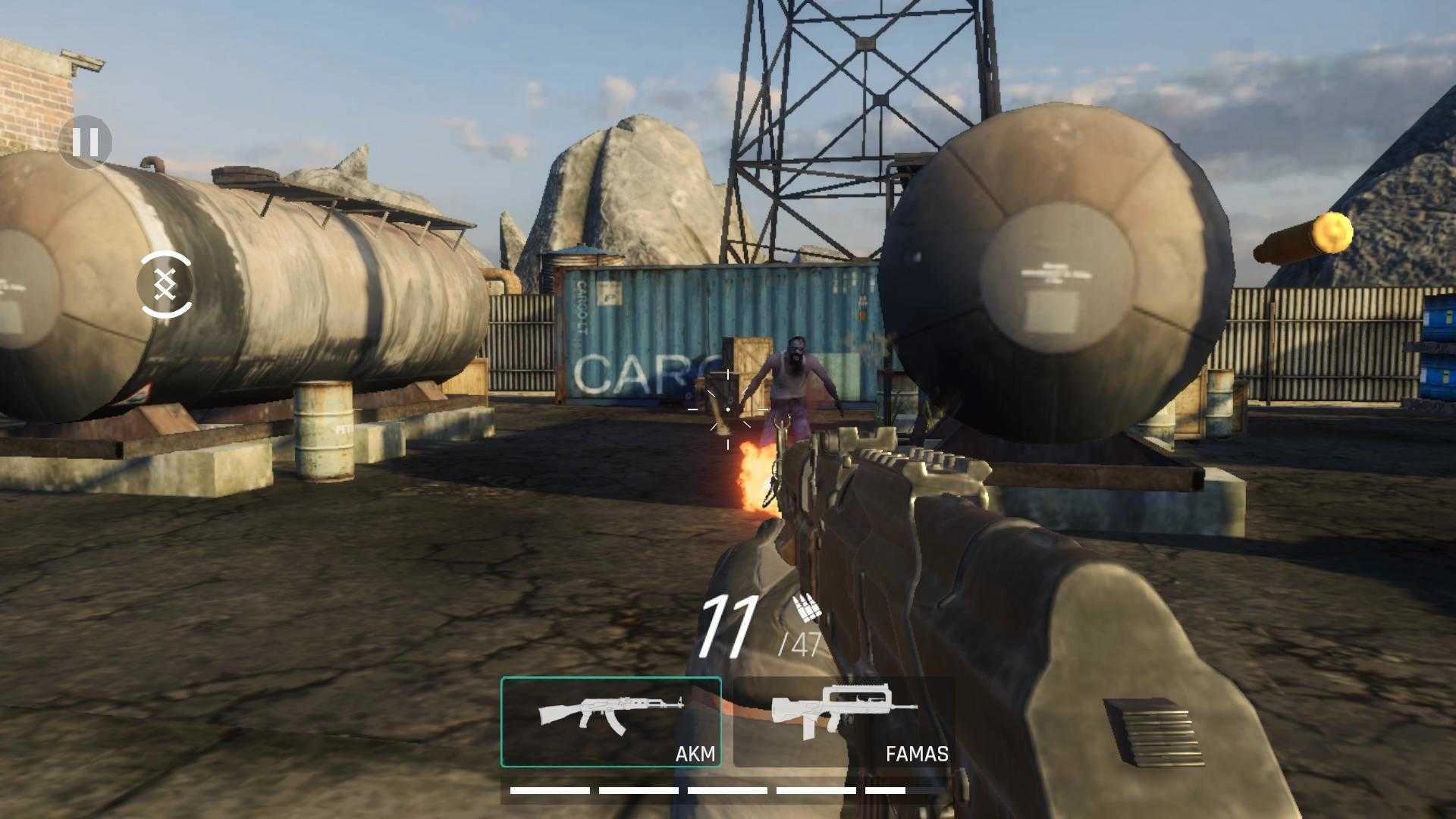Pause the game

tap(85, 142)
